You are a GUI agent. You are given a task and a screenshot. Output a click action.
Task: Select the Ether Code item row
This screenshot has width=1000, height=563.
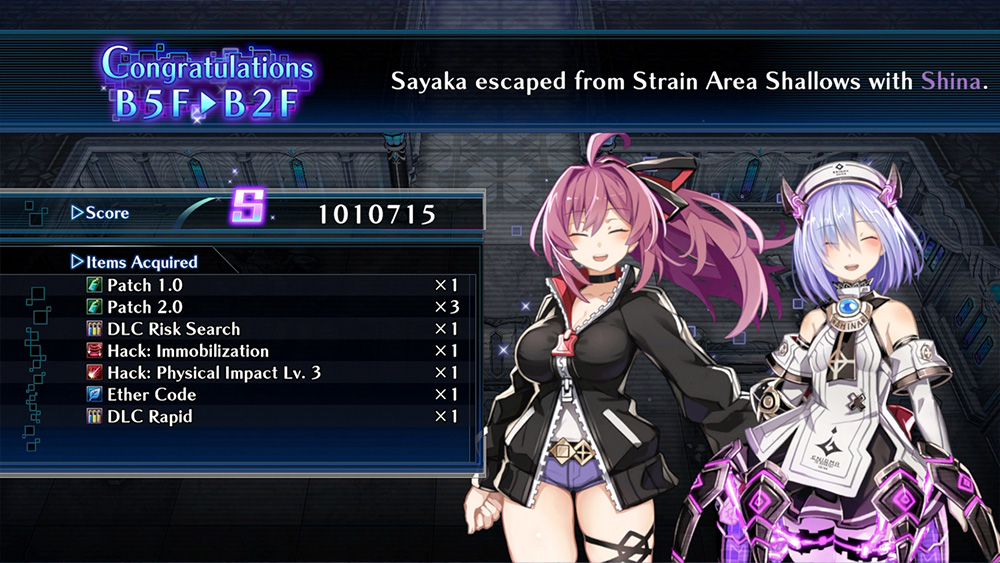pos(151,395)
